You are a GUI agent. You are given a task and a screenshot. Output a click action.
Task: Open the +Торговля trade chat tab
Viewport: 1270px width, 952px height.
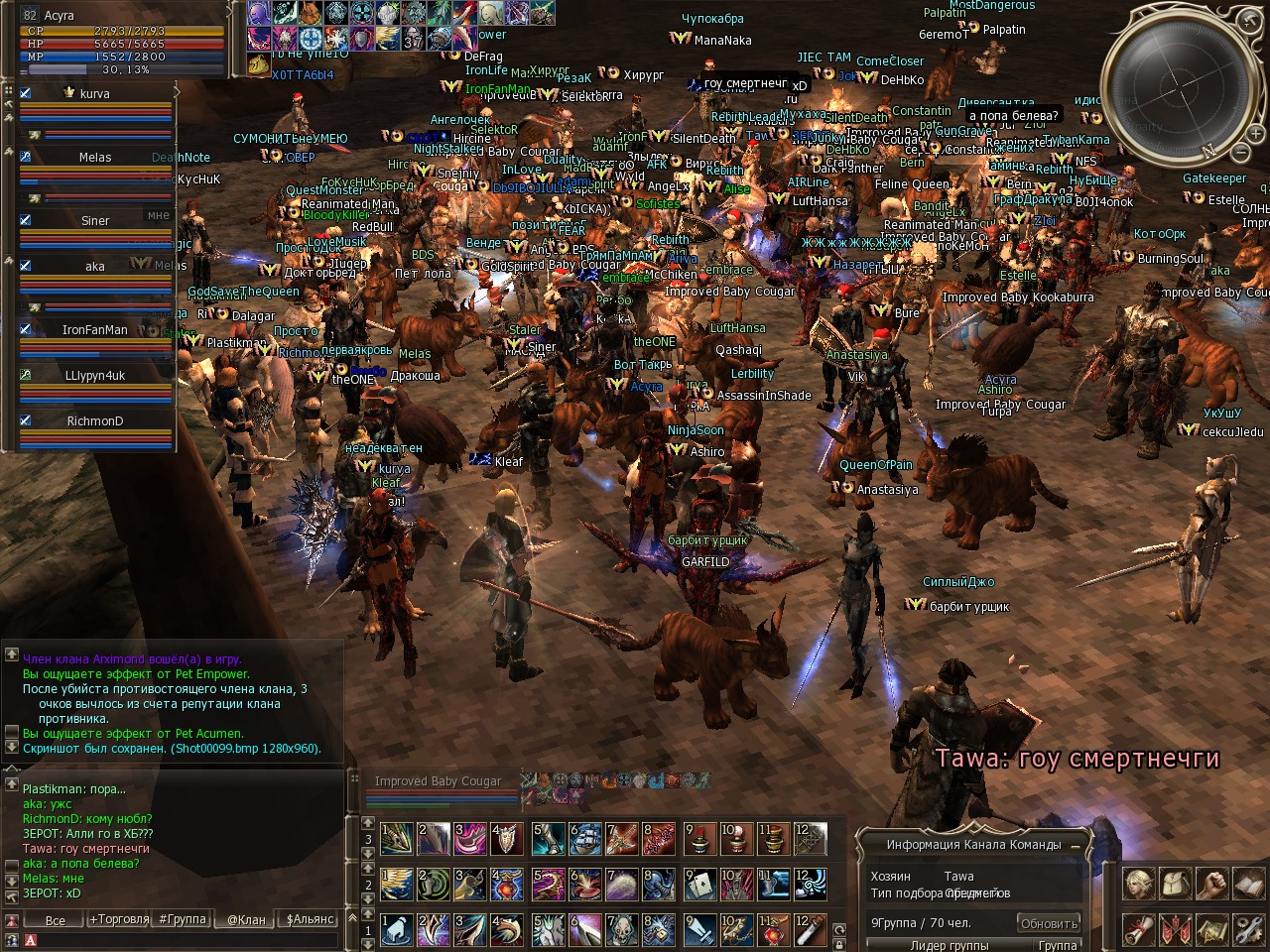[119, 920]
